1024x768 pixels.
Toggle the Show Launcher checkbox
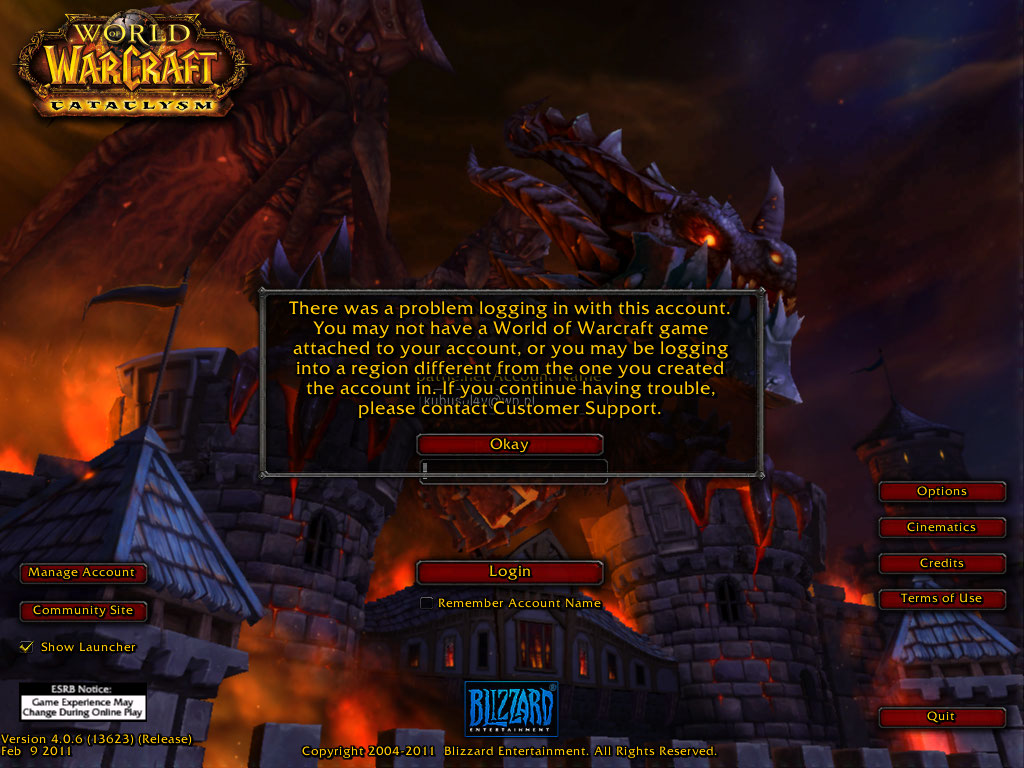(27, 647)
